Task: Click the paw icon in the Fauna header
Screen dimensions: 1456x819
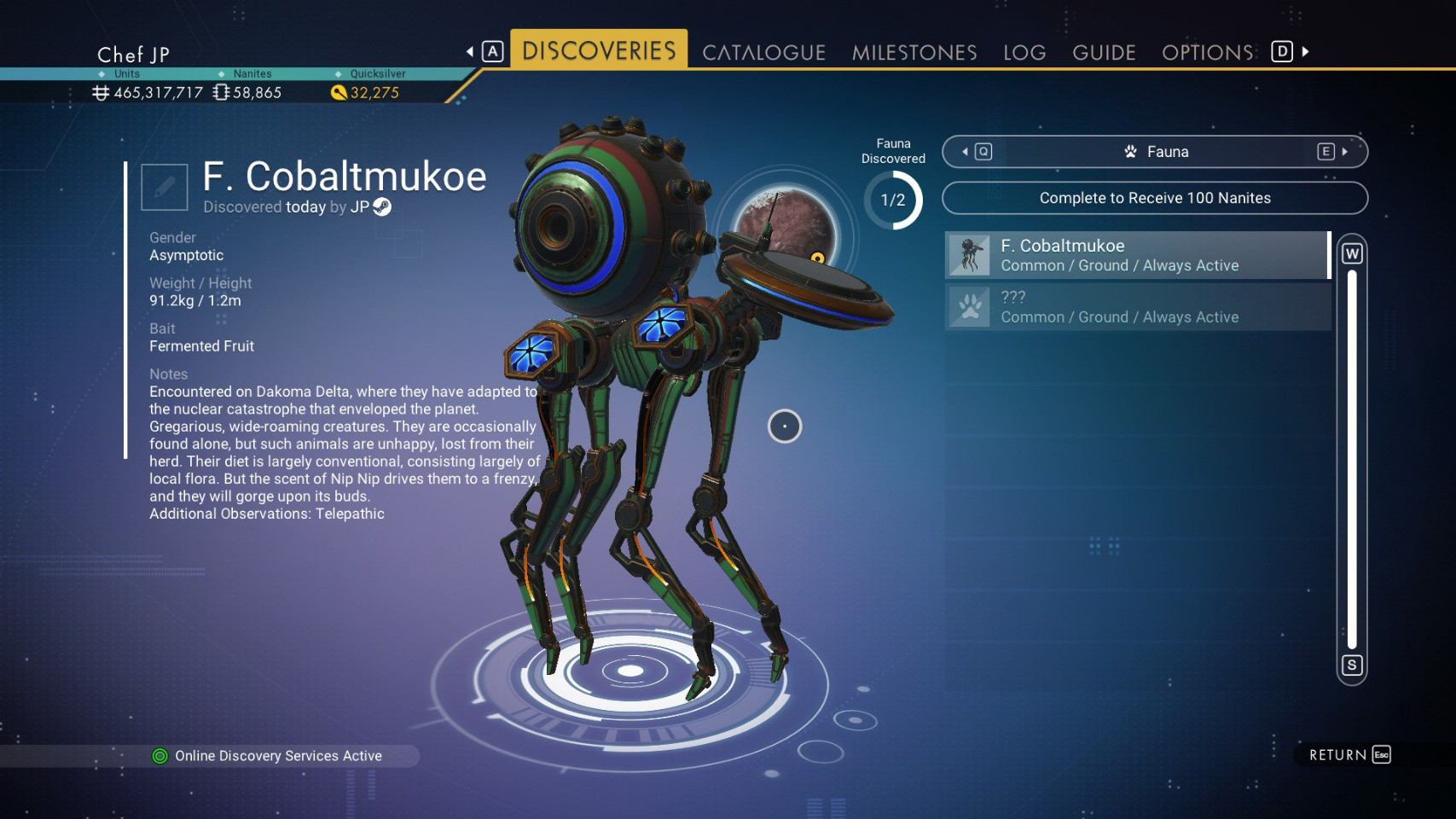Action: tap(1130, 151)
